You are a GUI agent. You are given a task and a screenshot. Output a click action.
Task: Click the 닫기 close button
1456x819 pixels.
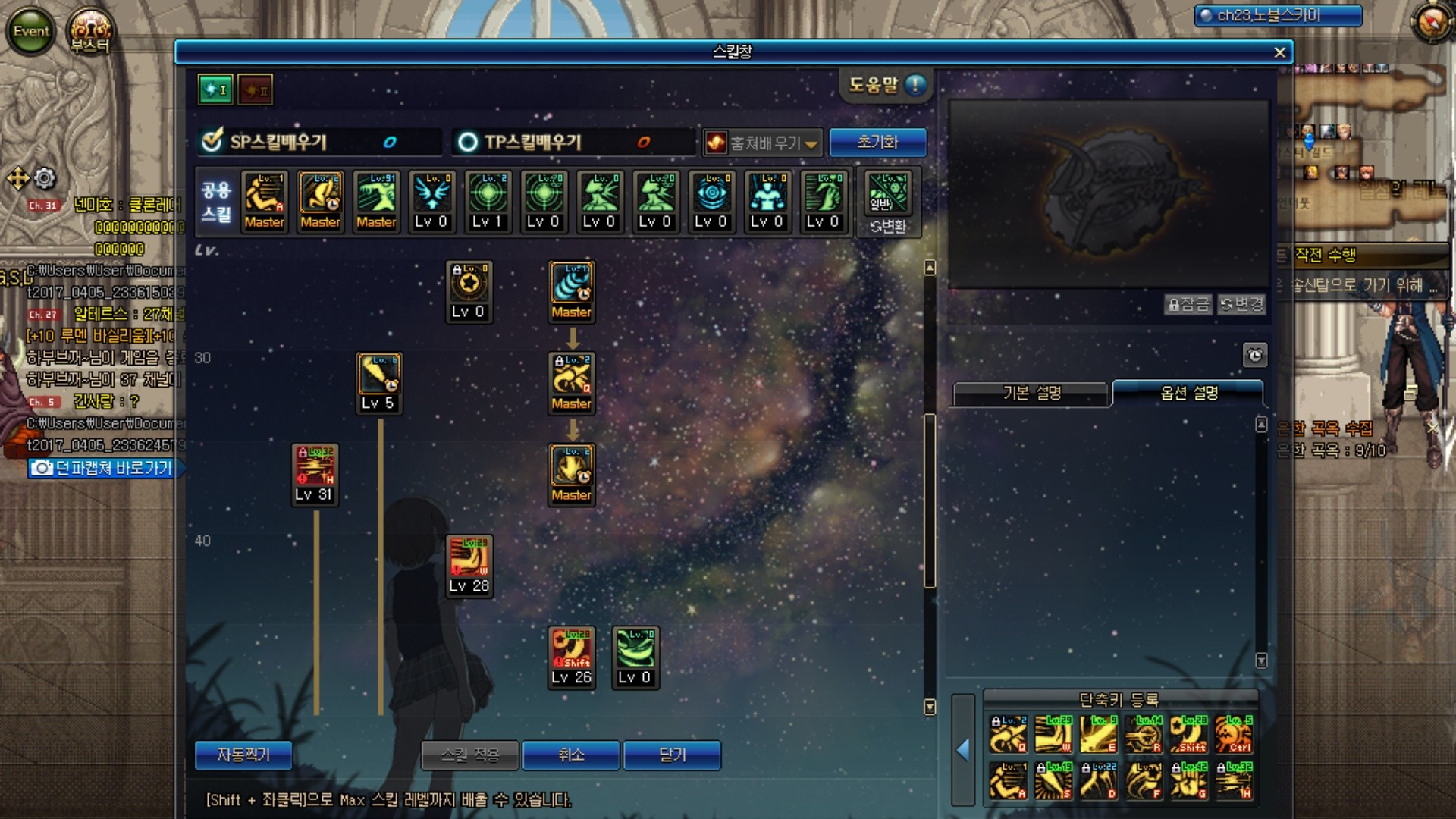[x=672, y=755]
